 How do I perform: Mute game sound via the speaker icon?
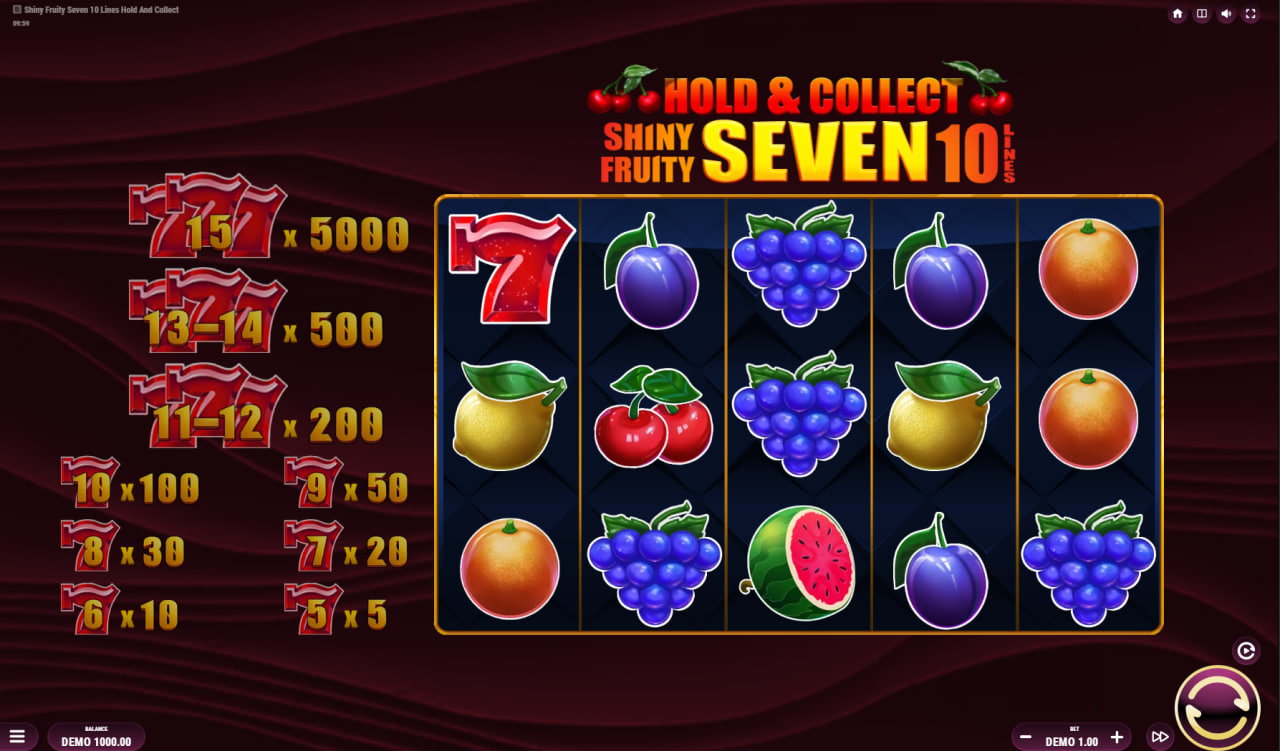(x=1224, y=14)
